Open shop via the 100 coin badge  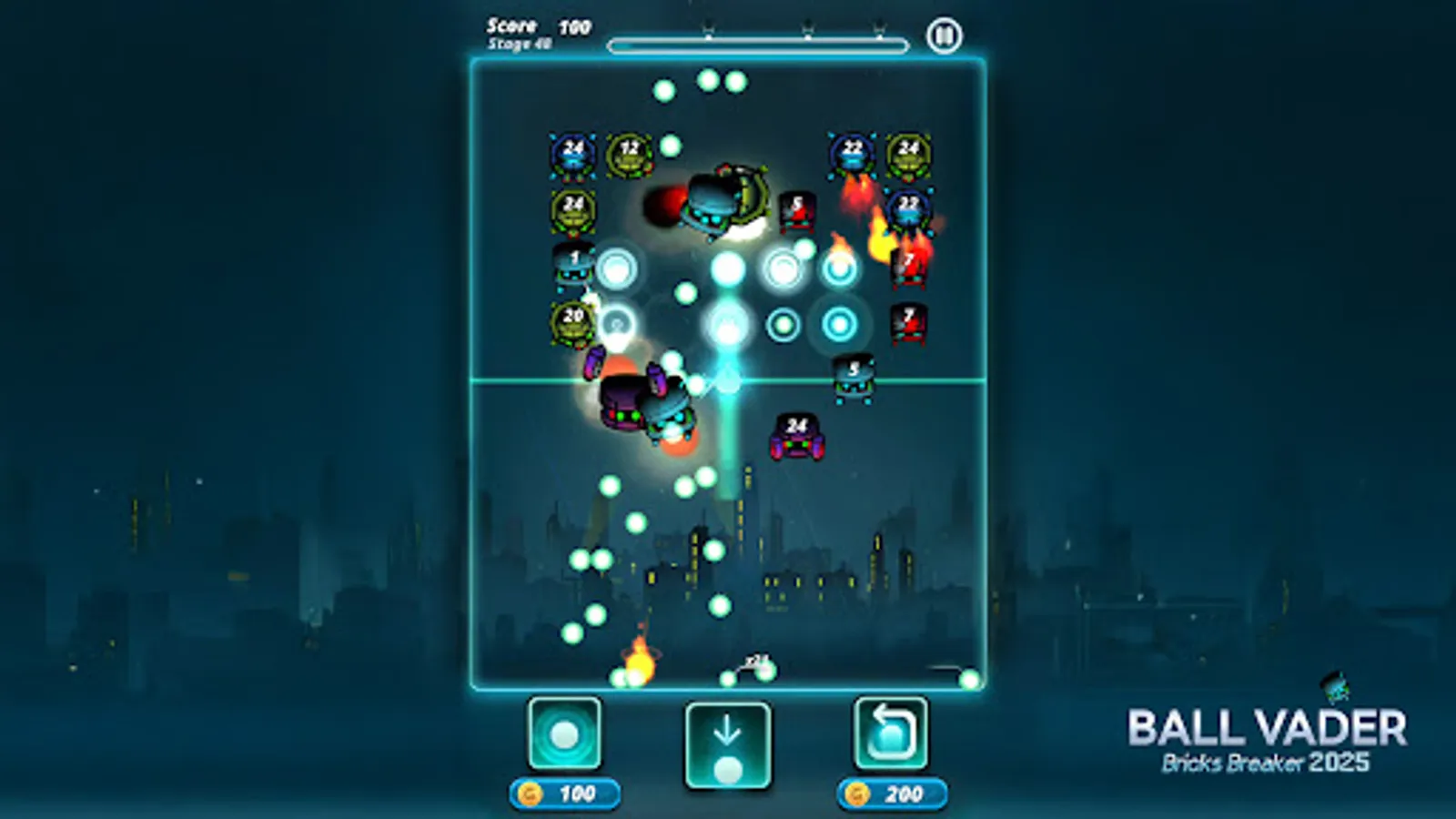pyautogui.click(x=564, y=792)
